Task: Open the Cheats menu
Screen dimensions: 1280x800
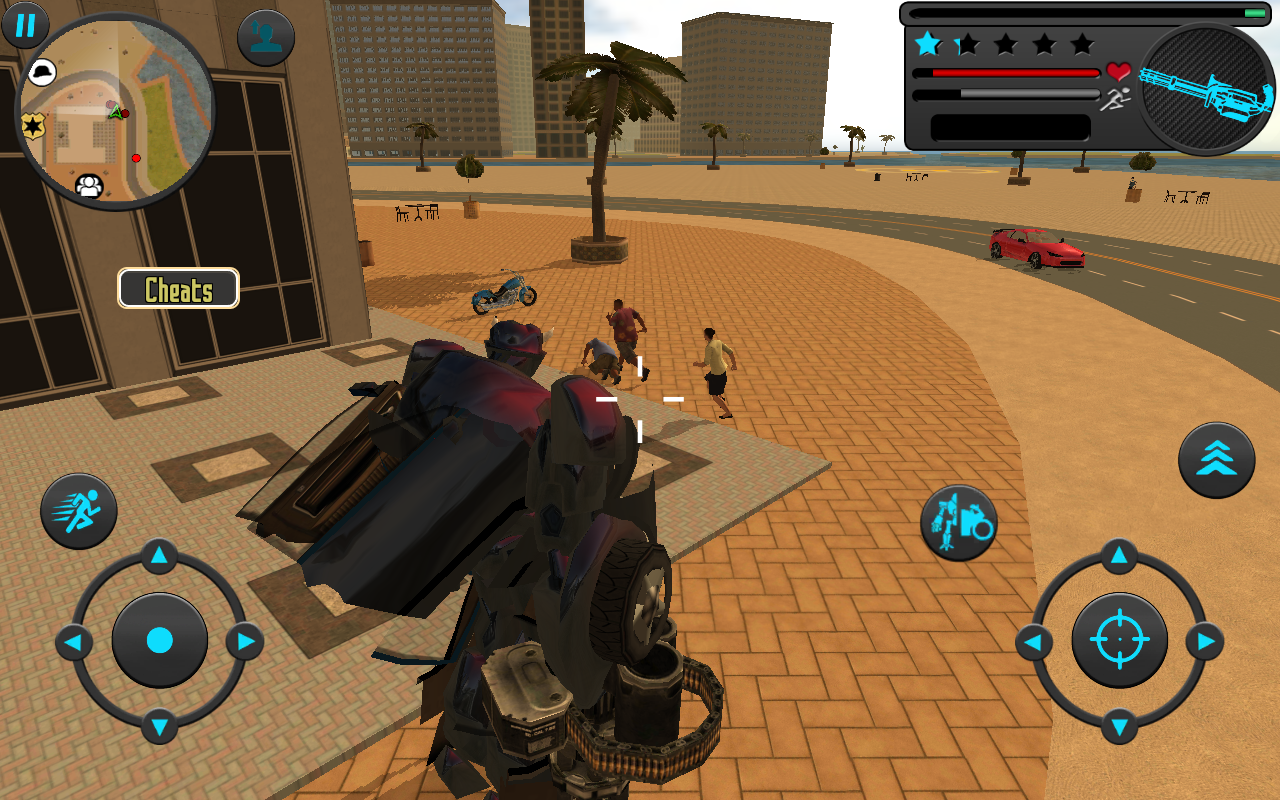Action: tap(177, 288)
